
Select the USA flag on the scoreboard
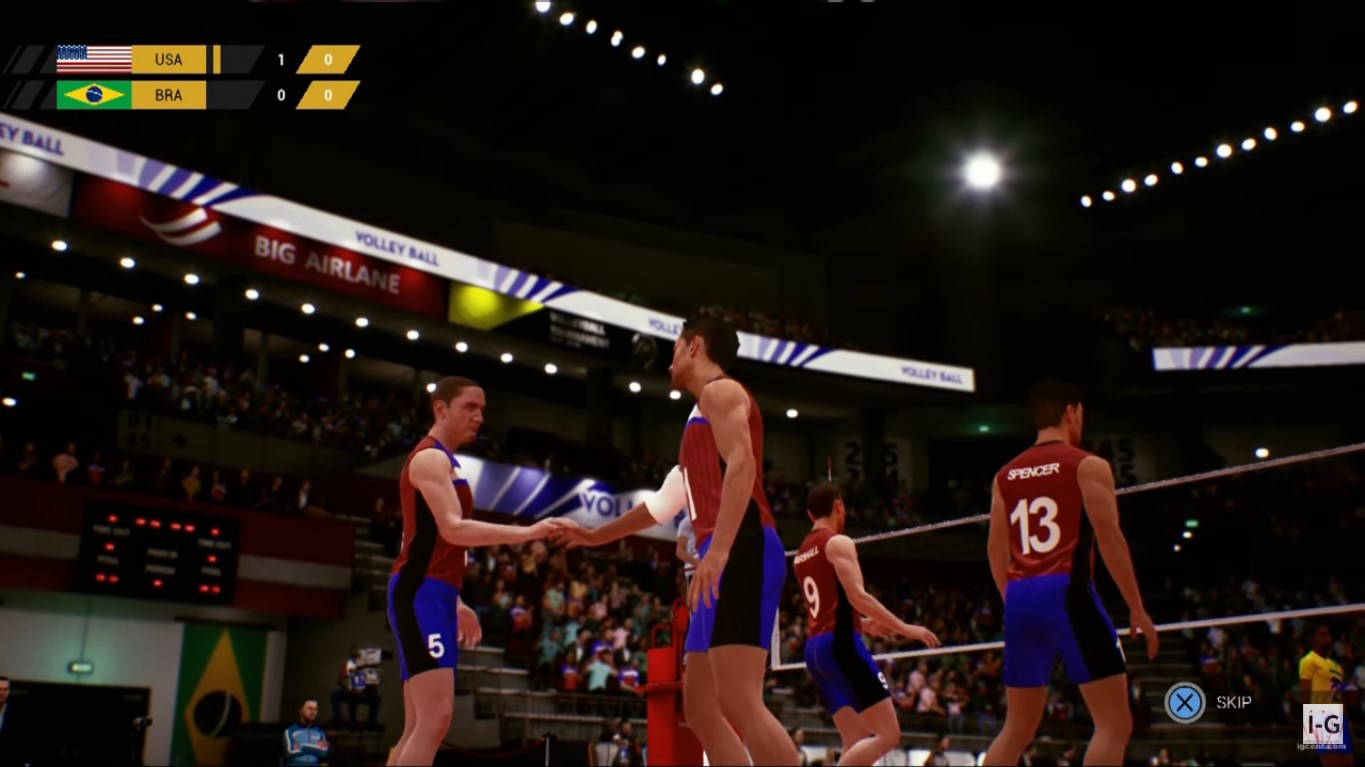coord(93,58)
